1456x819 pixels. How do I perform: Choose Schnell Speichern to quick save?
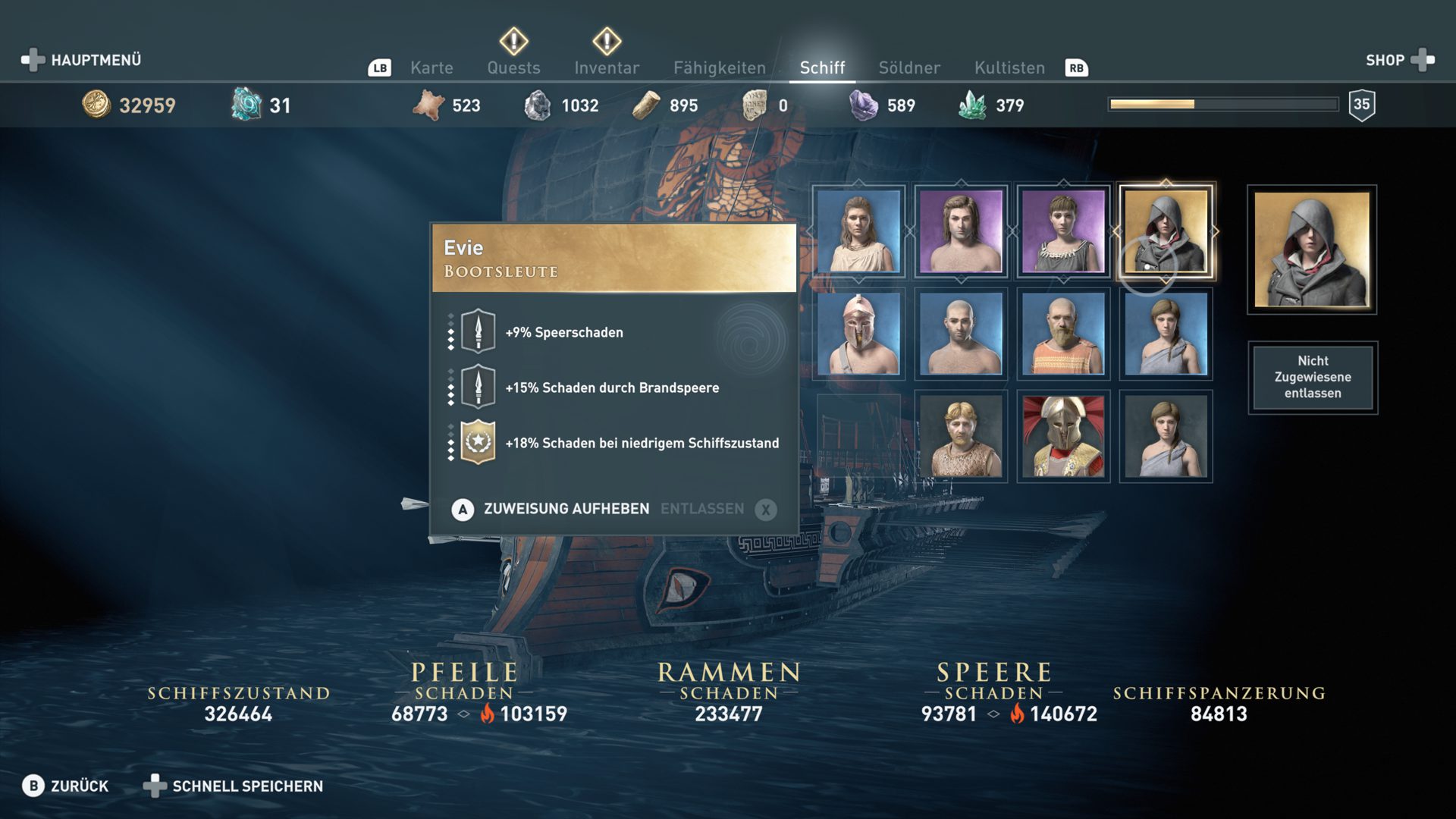point(234,786)
